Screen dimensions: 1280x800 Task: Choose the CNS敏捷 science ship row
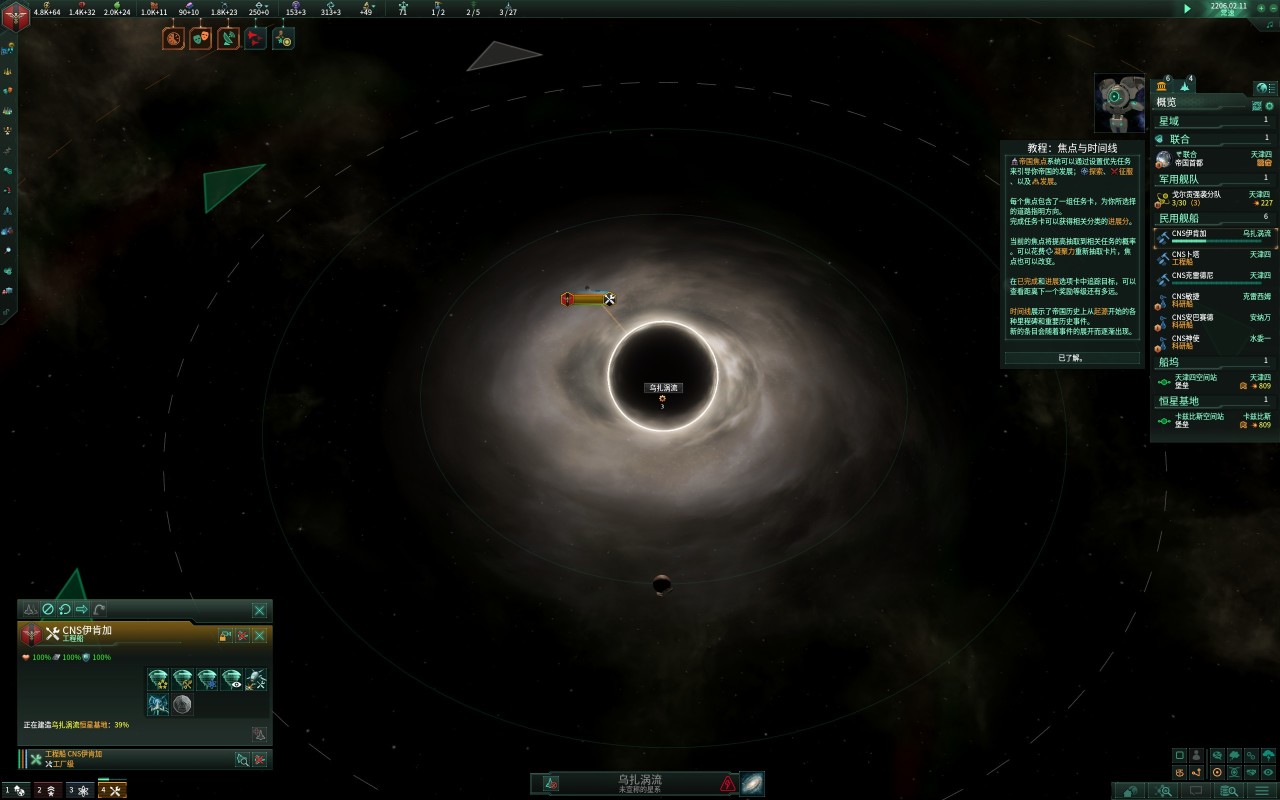click(1215, 300)
